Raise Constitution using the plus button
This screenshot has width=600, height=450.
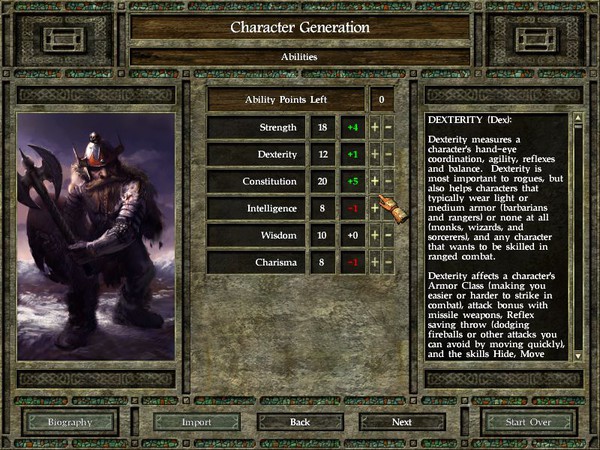[x=375, y=182]
